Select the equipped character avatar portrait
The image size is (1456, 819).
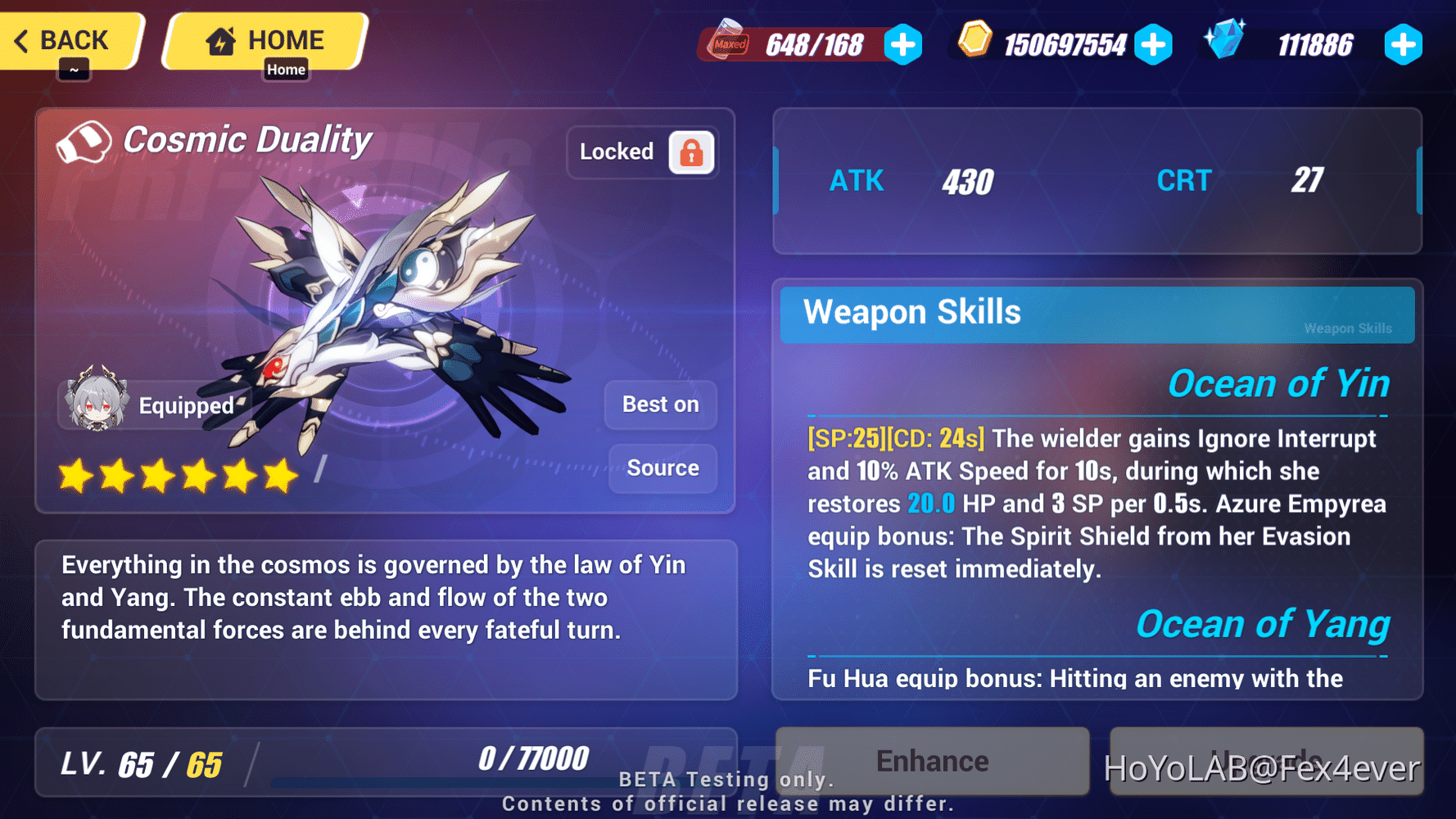point(94,403)
